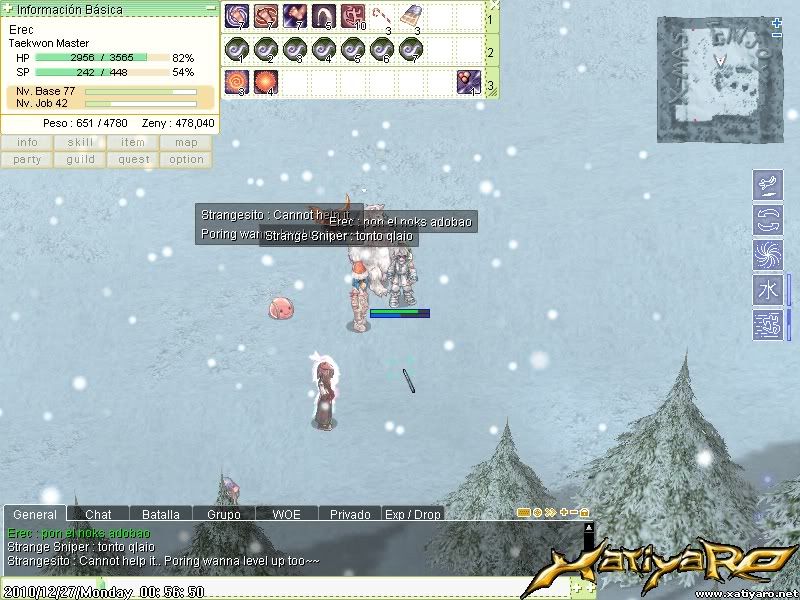Open the item inventory button
The height and width of the screenshot is (600, 800).
point(133,143)
